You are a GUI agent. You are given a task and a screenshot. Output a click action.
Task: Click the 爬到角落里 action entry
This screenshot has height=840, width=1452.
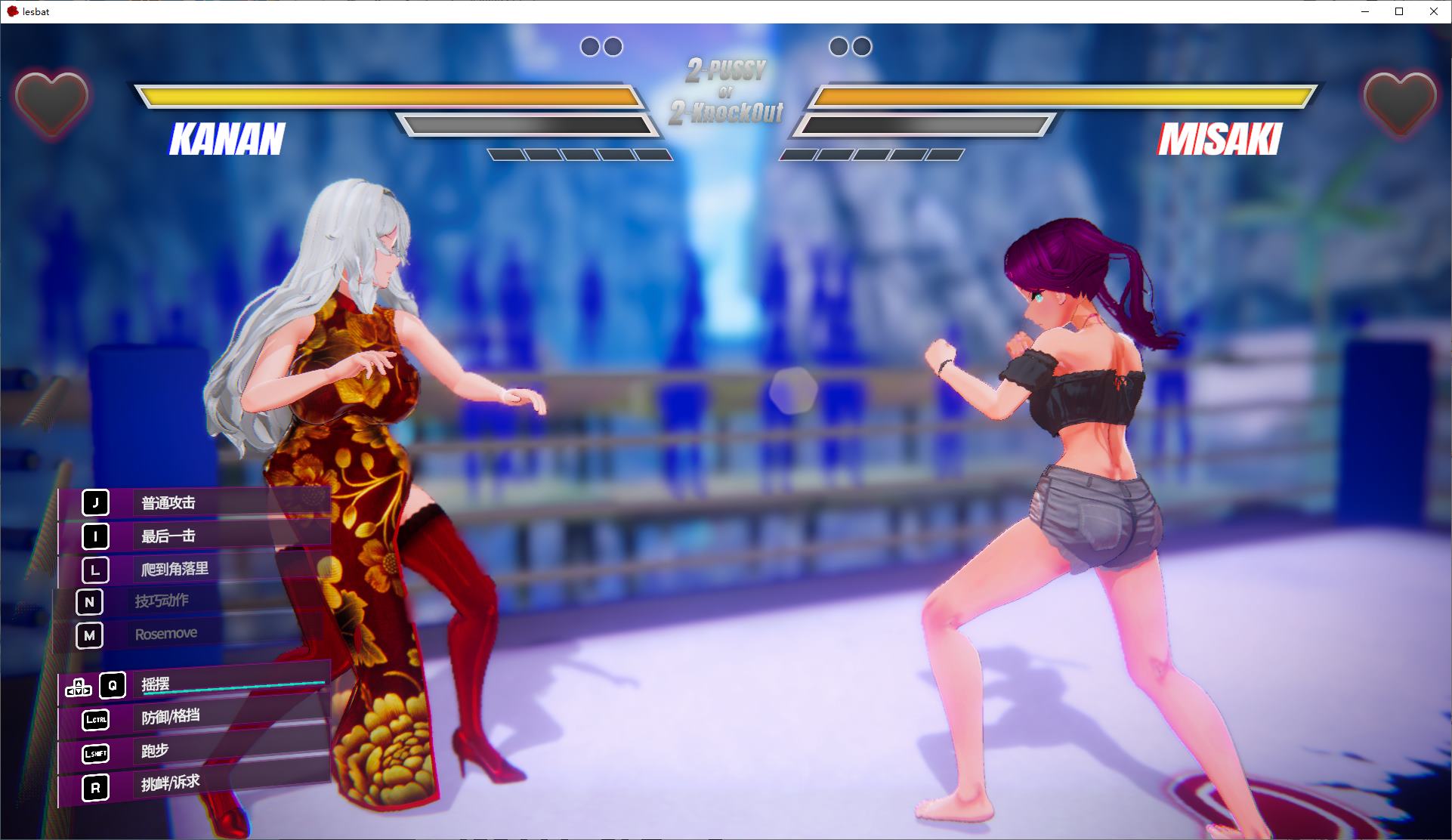click(x=195, y=570)
